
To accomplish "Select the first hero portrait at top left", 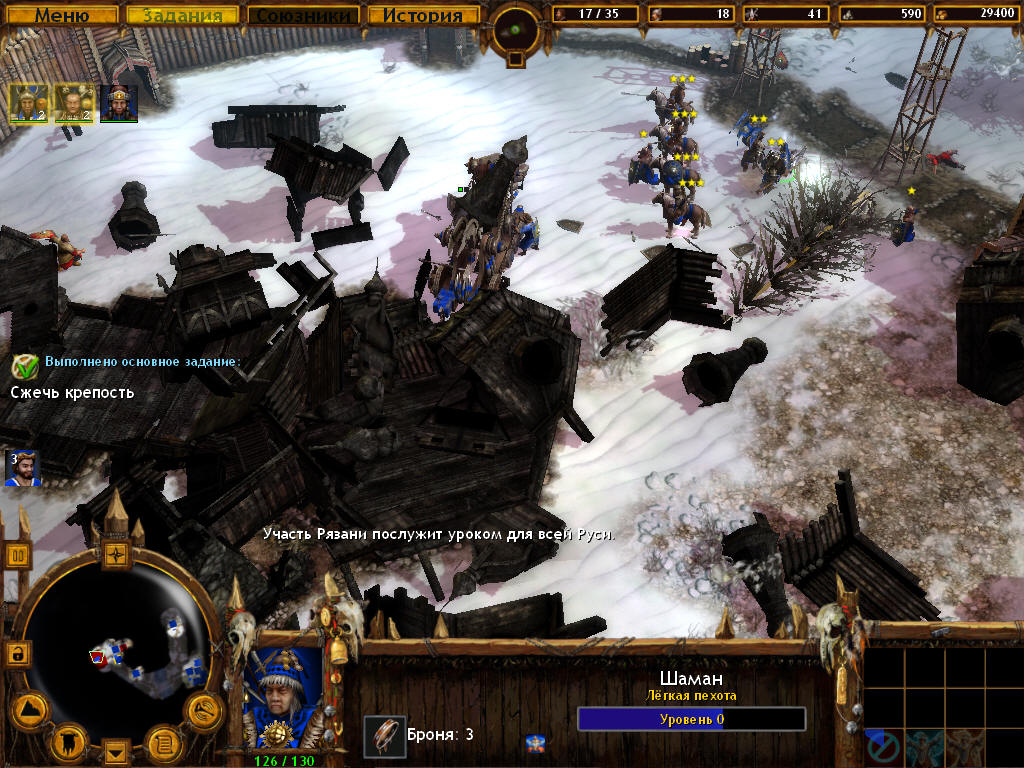I will [x=28, y=103].
